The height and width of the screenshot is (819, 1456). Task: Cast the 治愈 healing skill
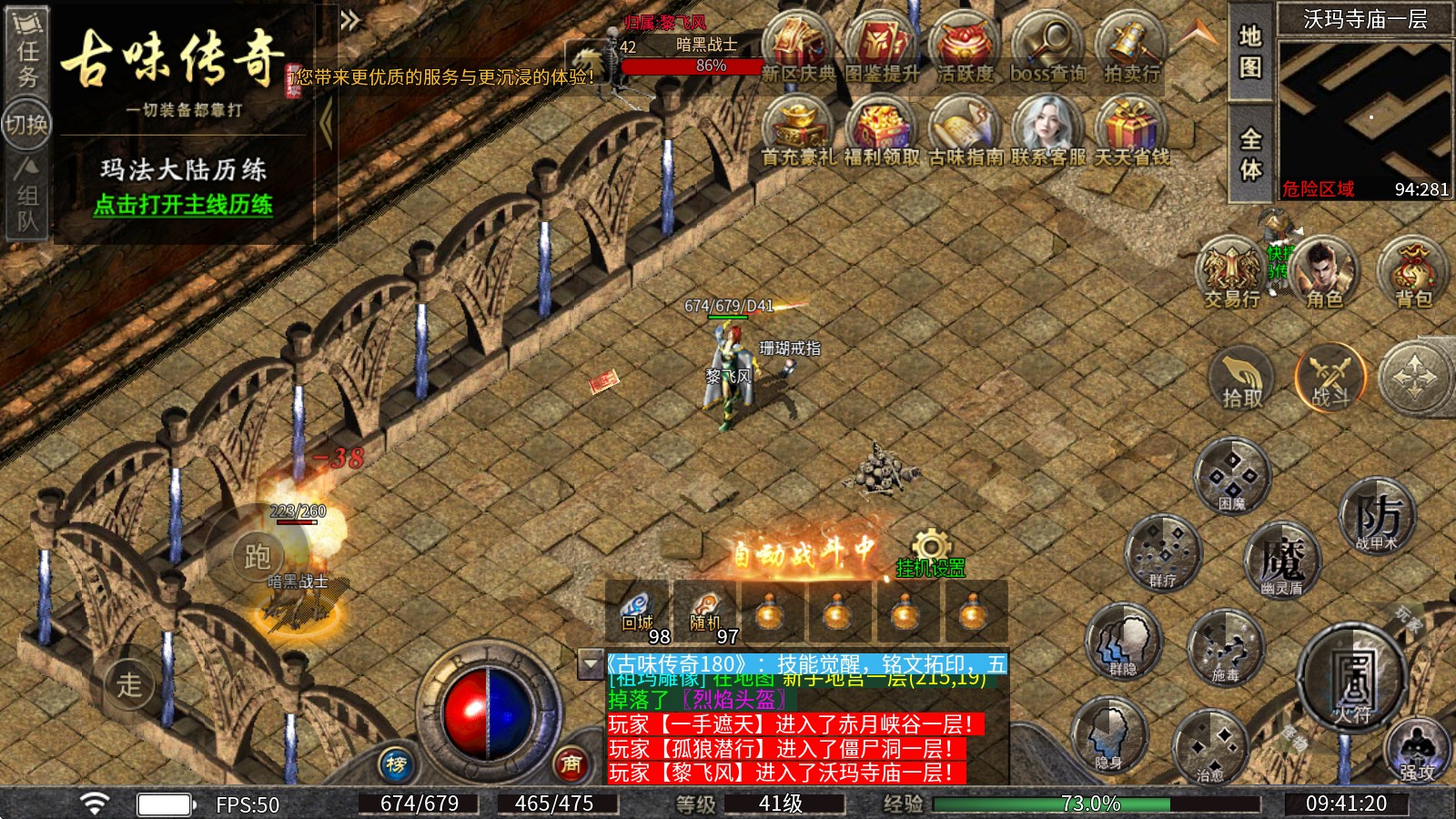[x=1209, y=749]
